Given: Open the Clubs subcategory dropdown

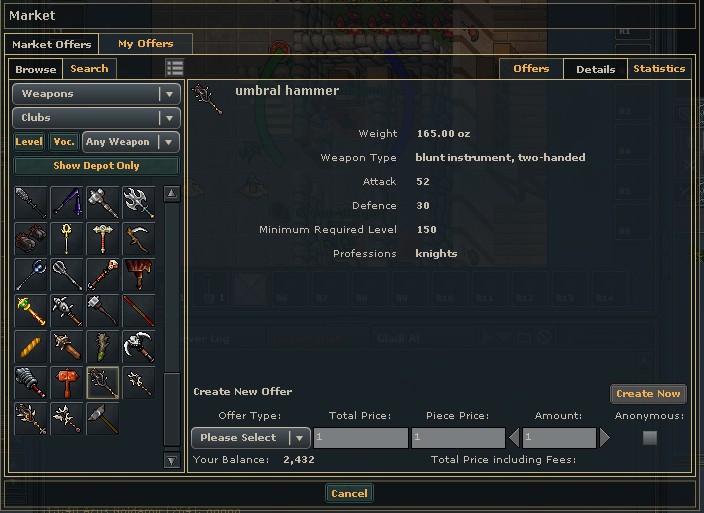Looking at the screenshot, I should [96, 118].
